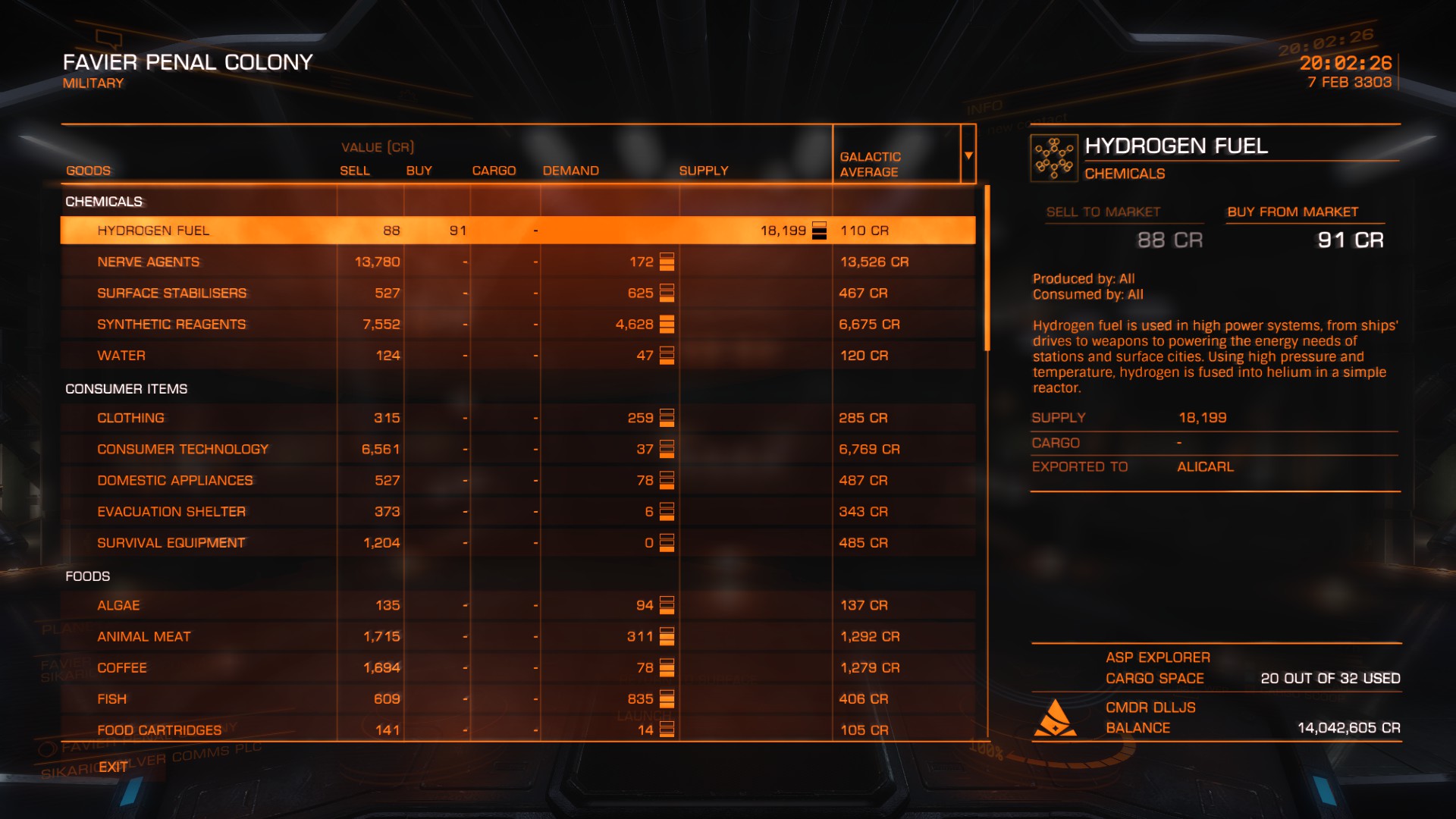1456x819 pixels.
Task: Click the commander rank emblem near the balance
Action: [x=1056, y=717]
